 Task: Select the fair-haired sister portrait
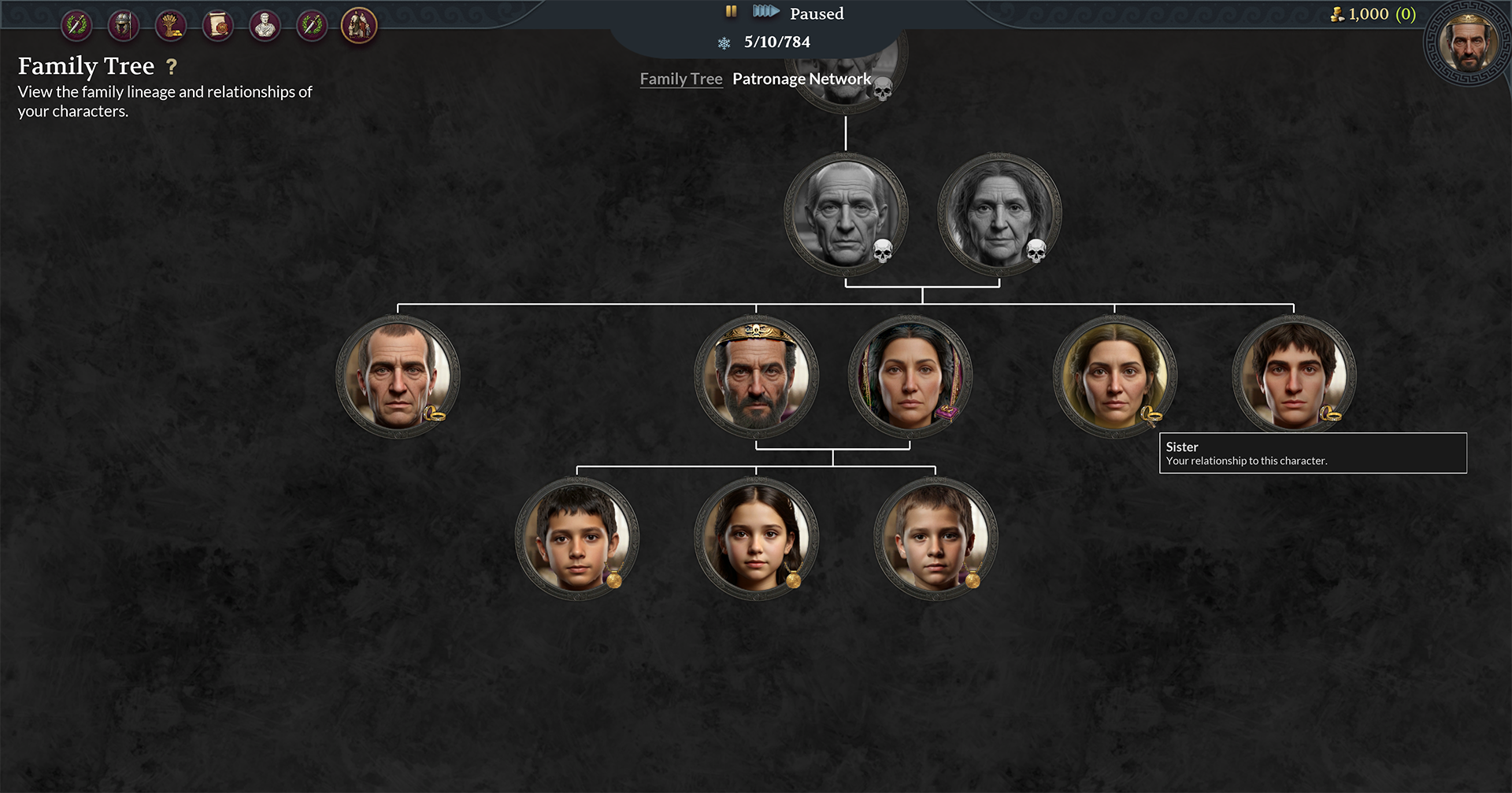1114,376
